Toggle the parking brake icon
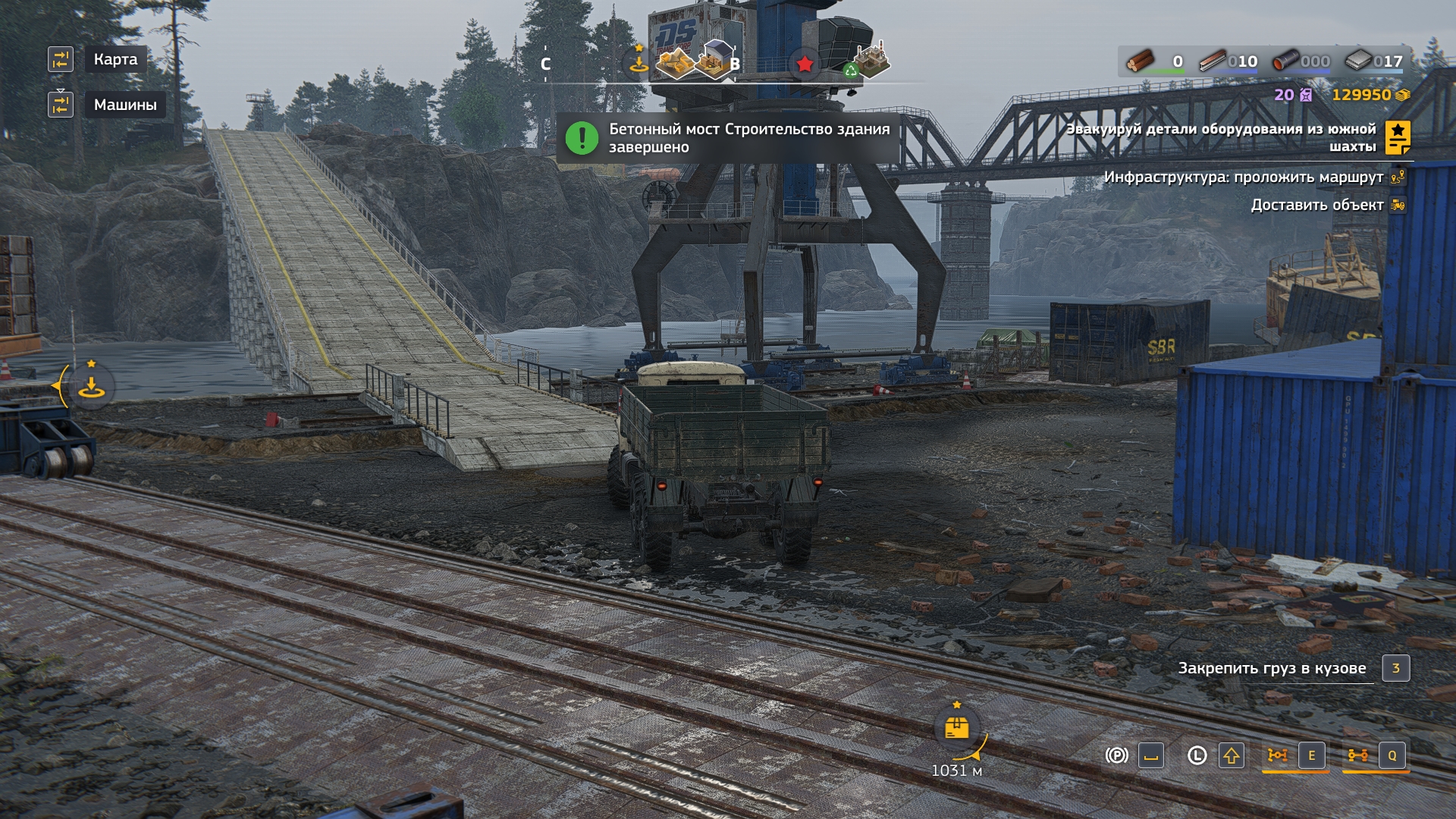Image resolution: width=1456 pixels, height=819 pixels. click(1116, 755)
